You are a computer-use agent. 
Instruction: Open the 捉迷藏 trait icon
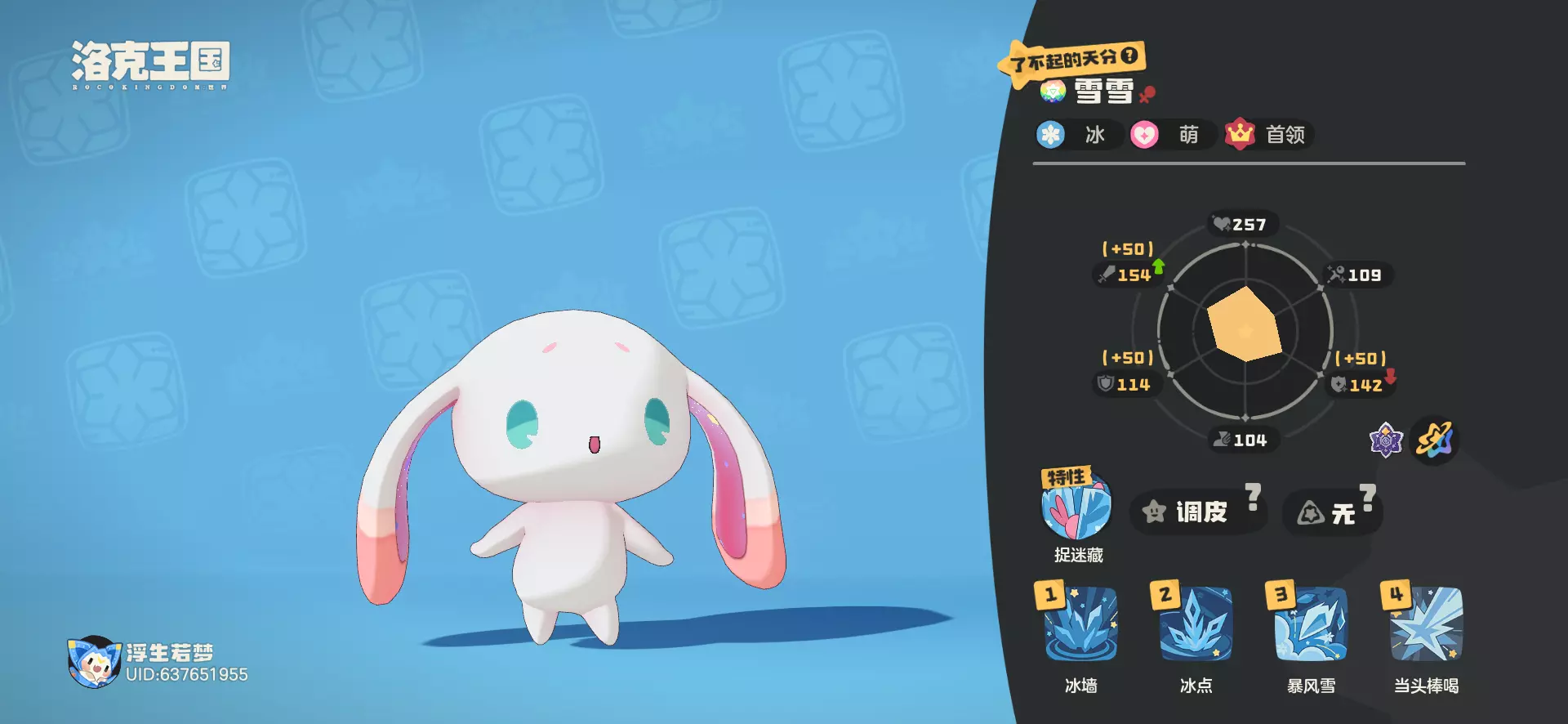click(x=1076, y=506)
